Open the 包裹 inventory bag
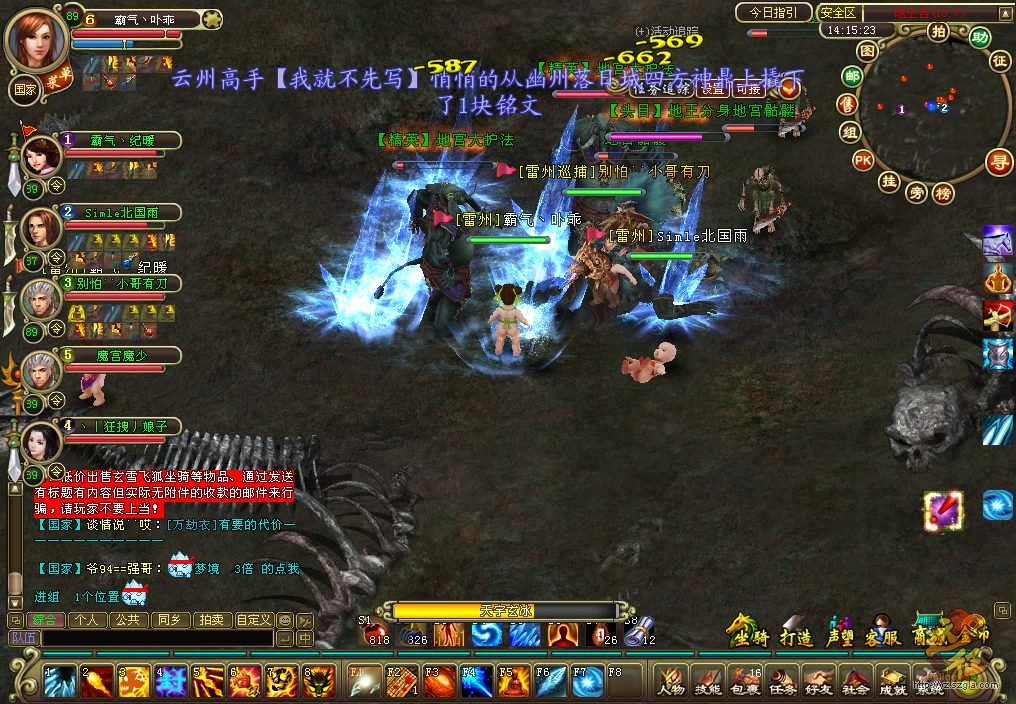1016x704 pixels. pyautogui.click(x=745, y=681)
